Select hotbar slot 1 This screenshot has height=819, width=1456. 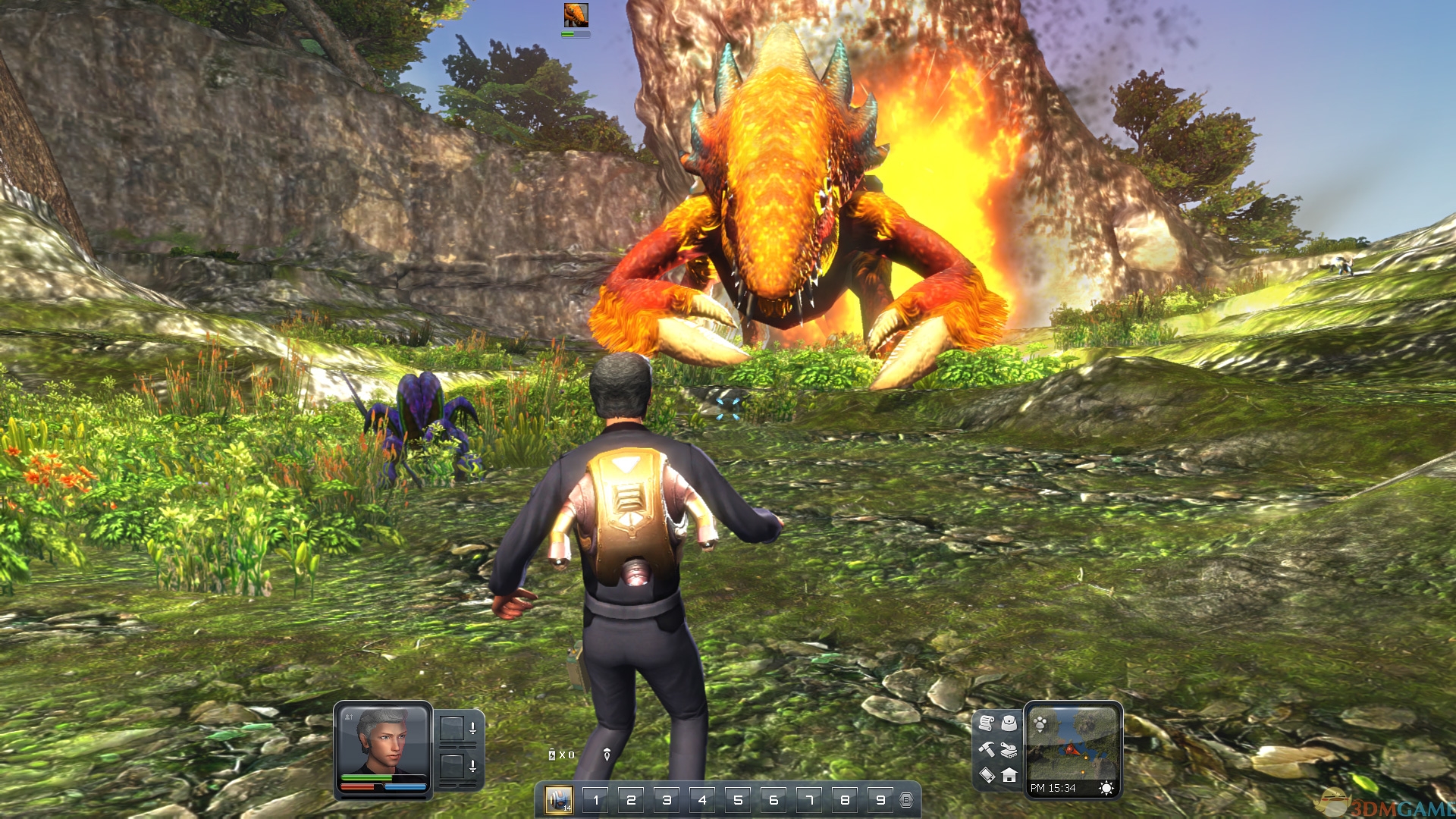(596, 799)
